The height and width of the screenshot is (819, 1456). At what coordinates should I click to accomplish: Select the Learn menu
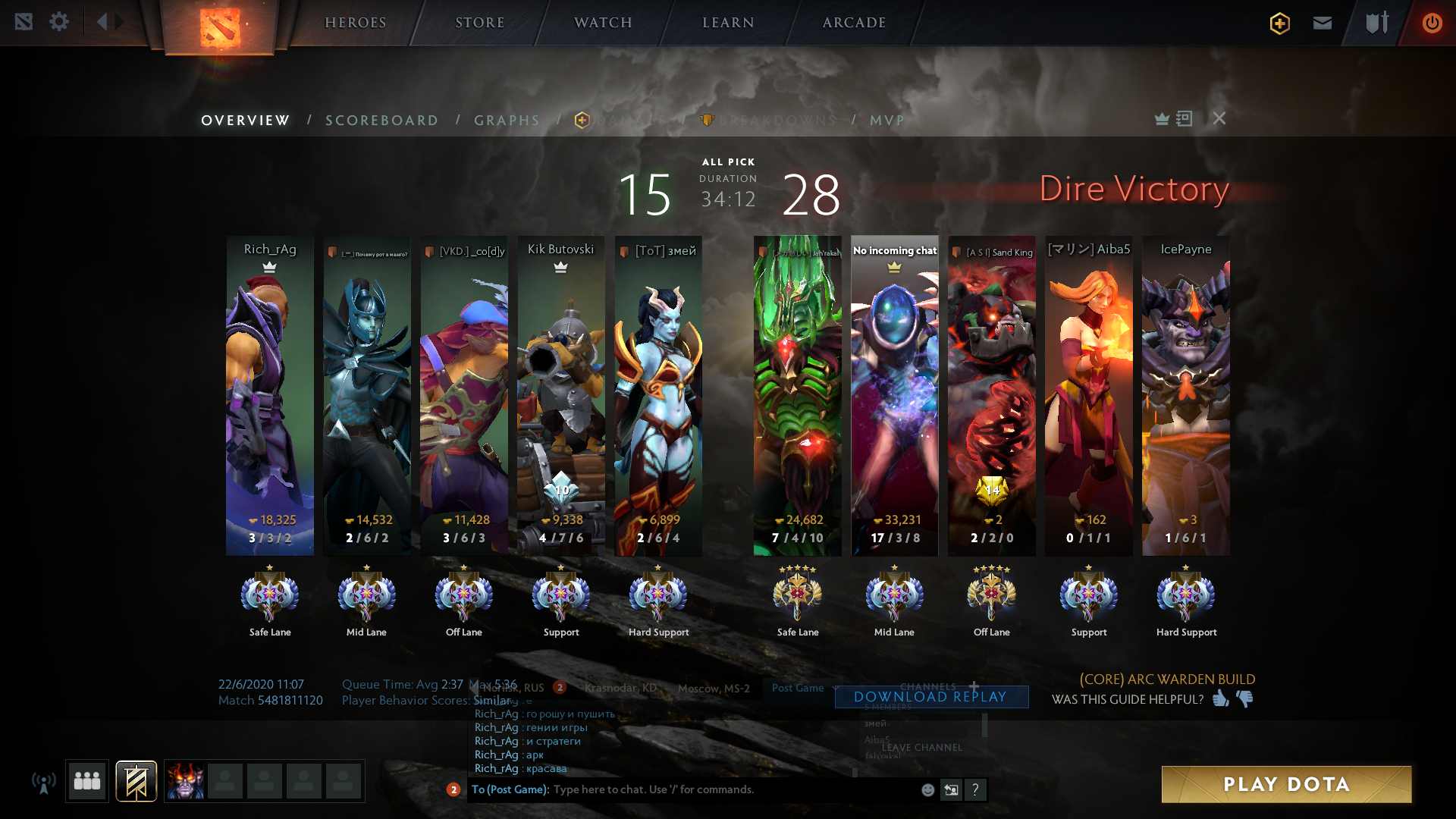point(728,23)
